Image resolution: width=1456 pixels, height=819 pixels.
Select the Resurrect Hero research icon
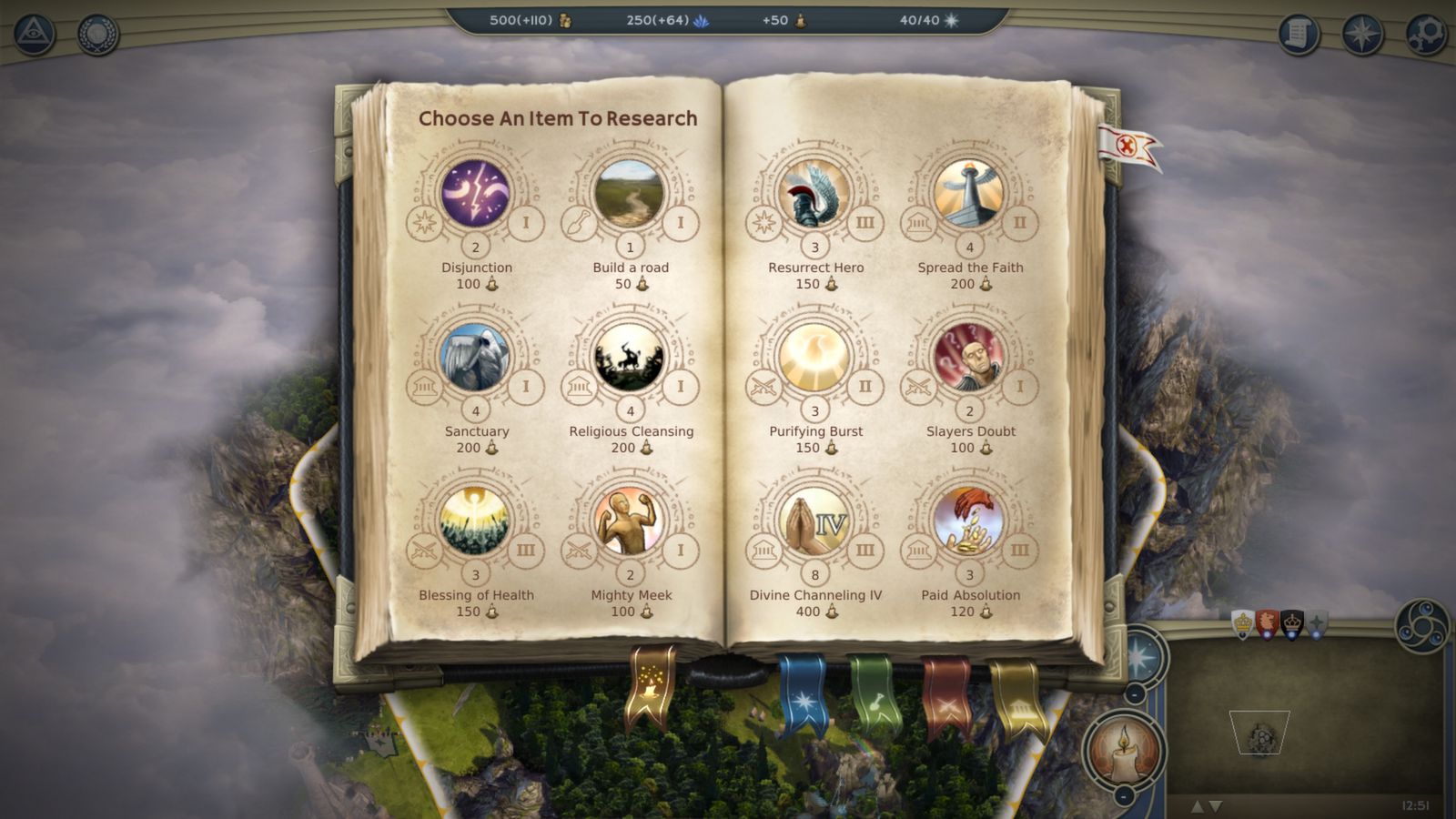tap(815, 193)
